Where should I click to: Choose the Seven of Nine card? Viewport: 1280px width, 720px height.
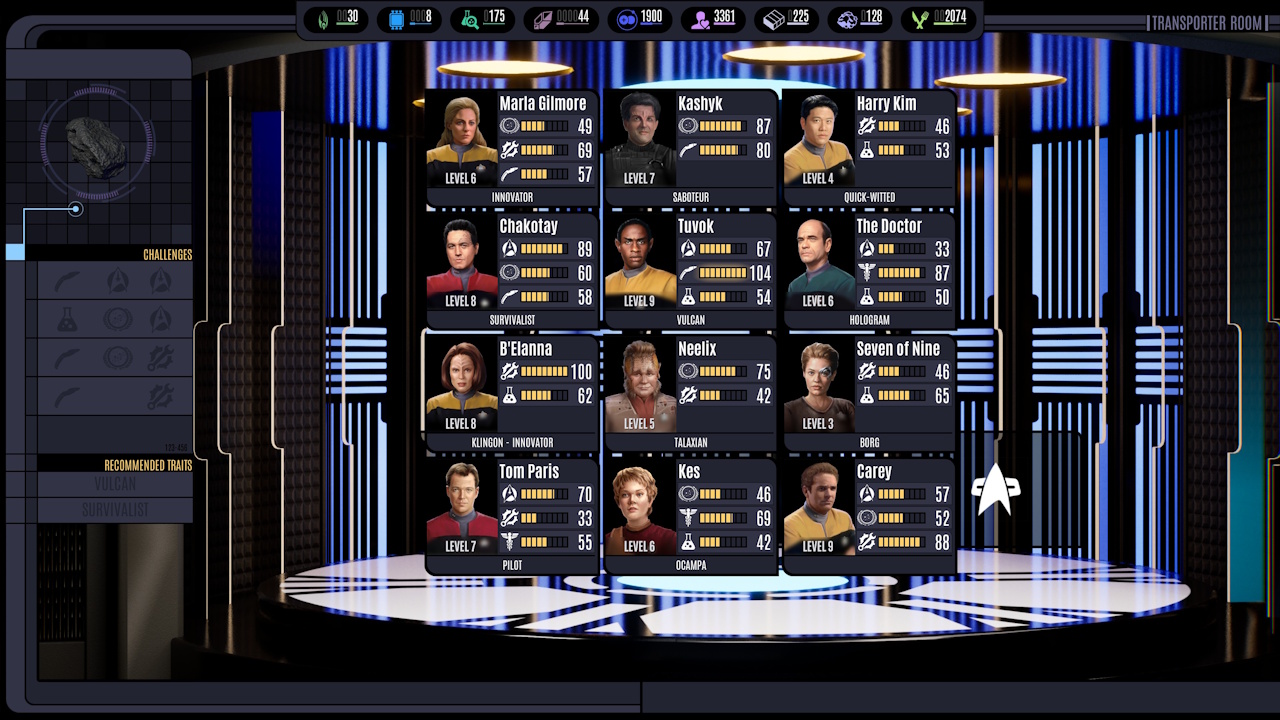point(868,394)
